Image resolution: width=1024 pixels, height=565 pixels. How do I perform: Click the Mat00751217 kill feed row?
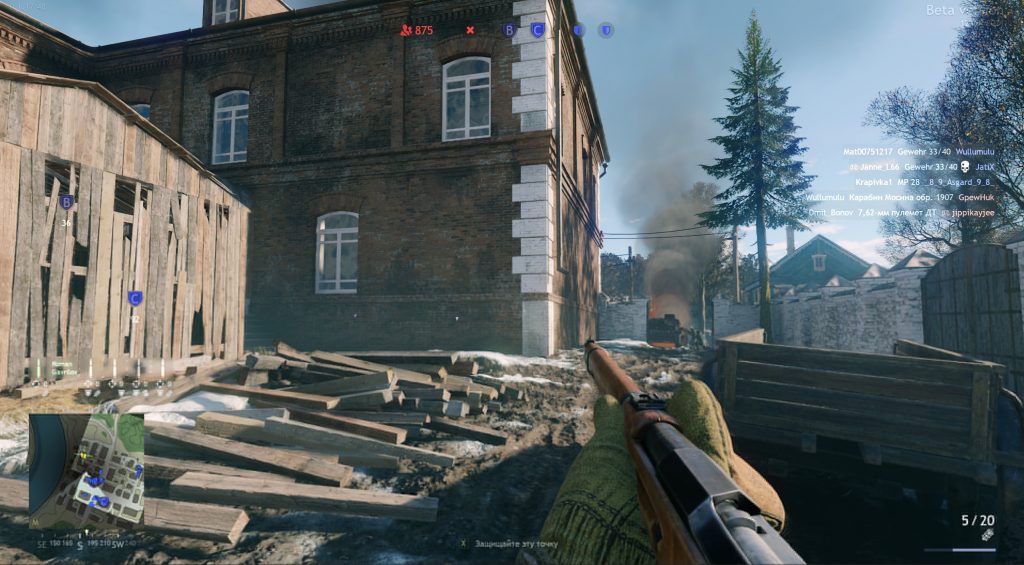pos(908,151)
